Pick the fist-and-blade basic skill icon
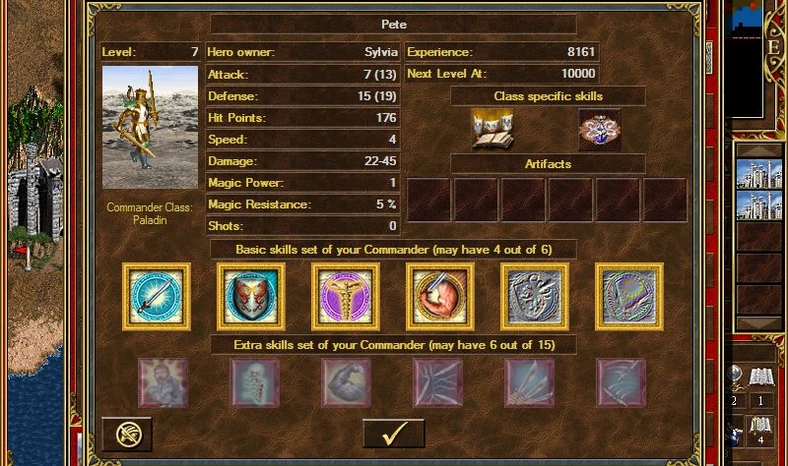The height and width of the screenshot is (466, 788). click(440, 297)
